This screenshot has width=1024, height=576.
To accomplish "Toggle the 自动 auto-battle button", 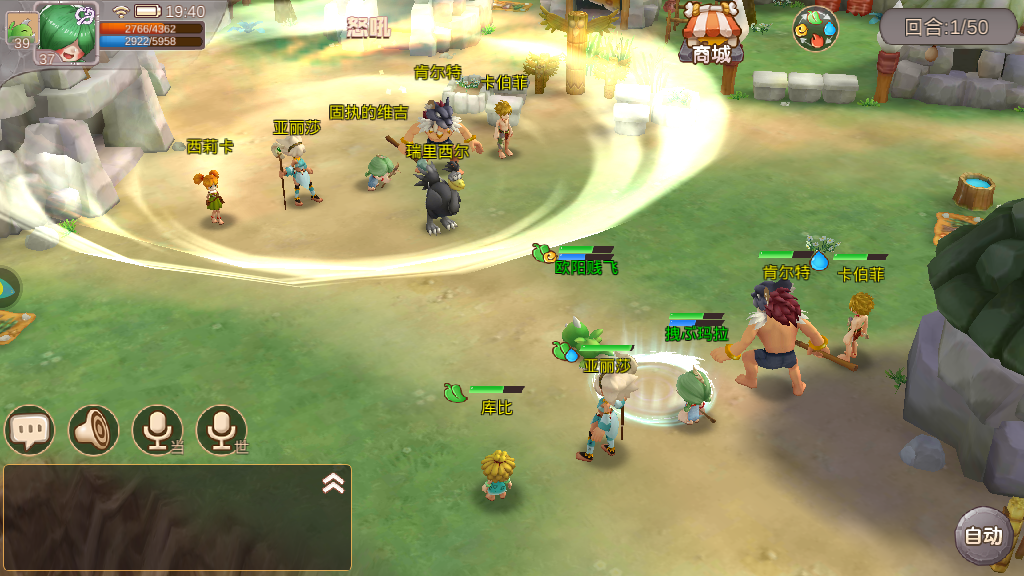I will point(981,535).
